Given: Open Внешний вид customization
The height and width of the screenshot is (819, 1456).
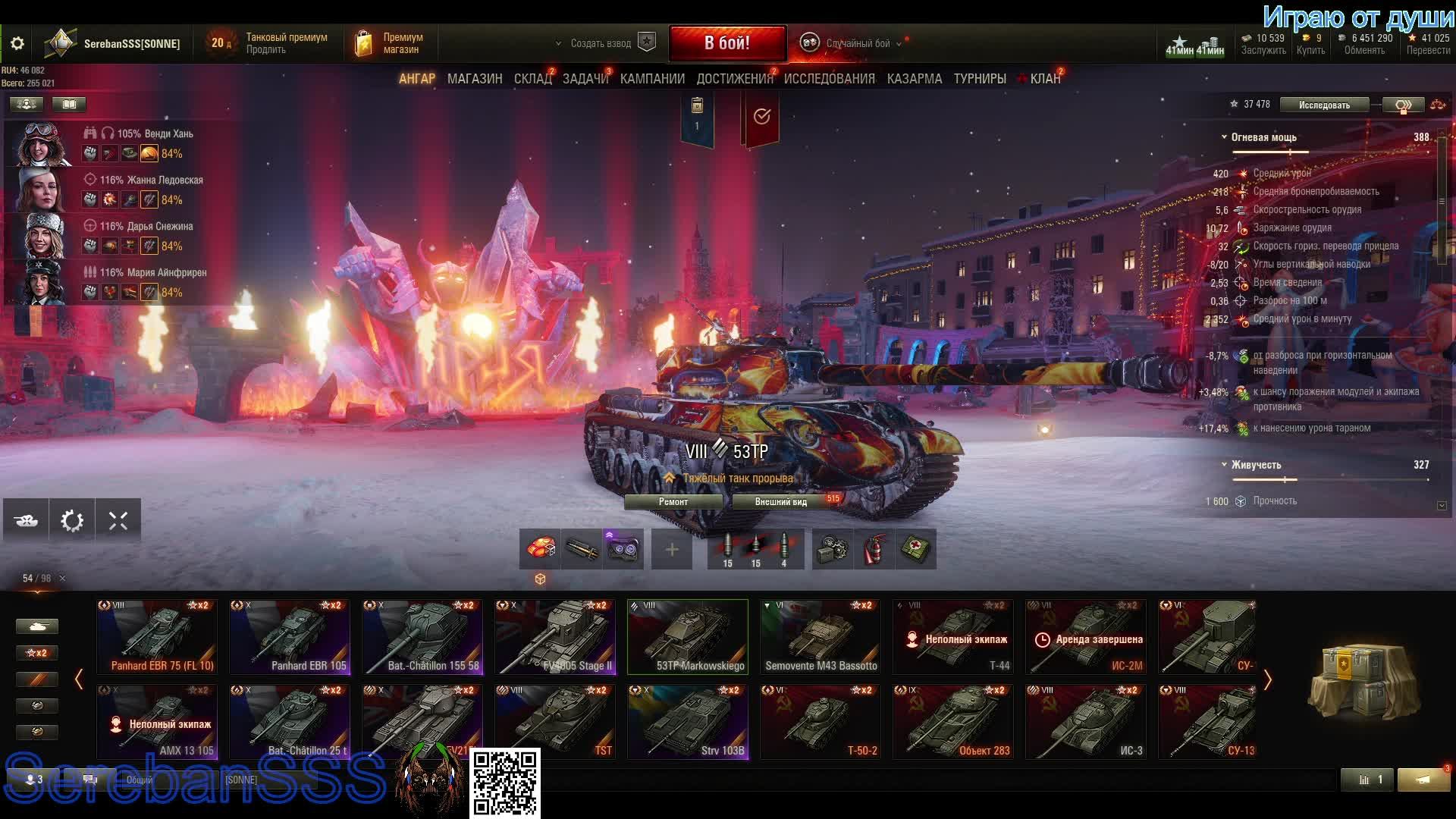Looking at the screenshot, I should click(x=780, y=502).
